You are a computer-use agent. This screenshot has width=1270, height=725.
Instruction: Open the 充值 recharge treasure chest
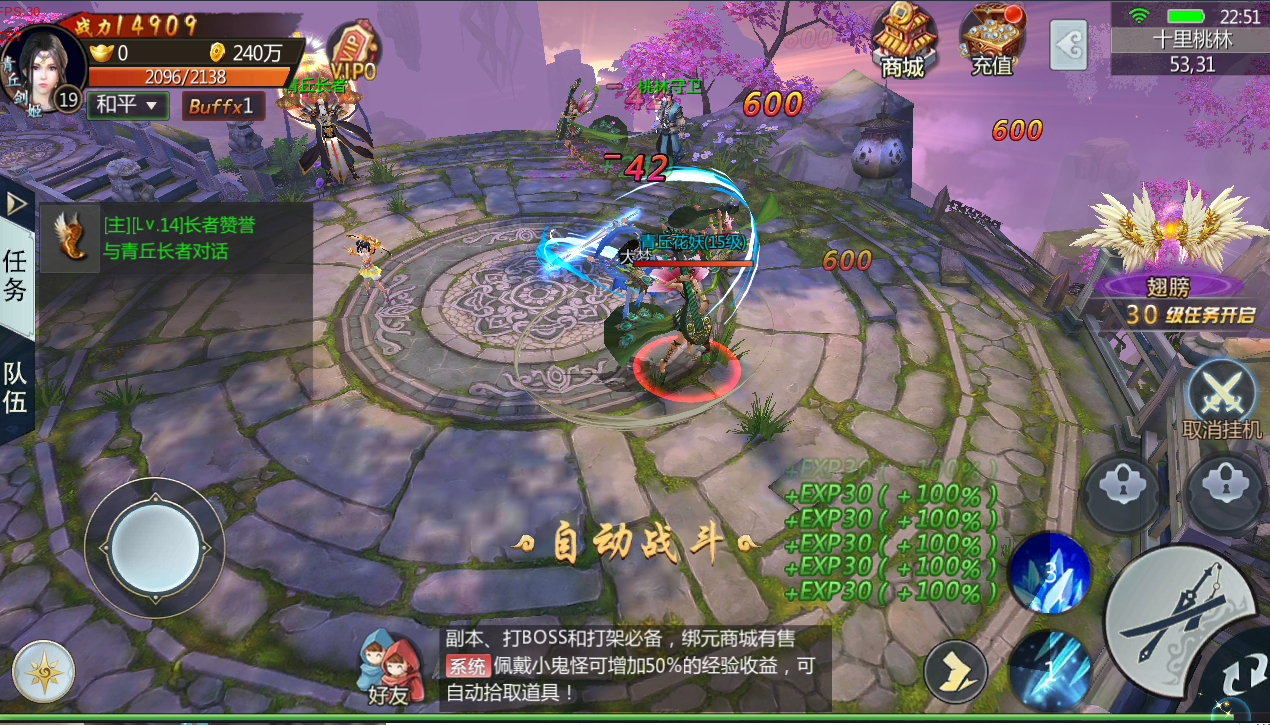point(992,42)
